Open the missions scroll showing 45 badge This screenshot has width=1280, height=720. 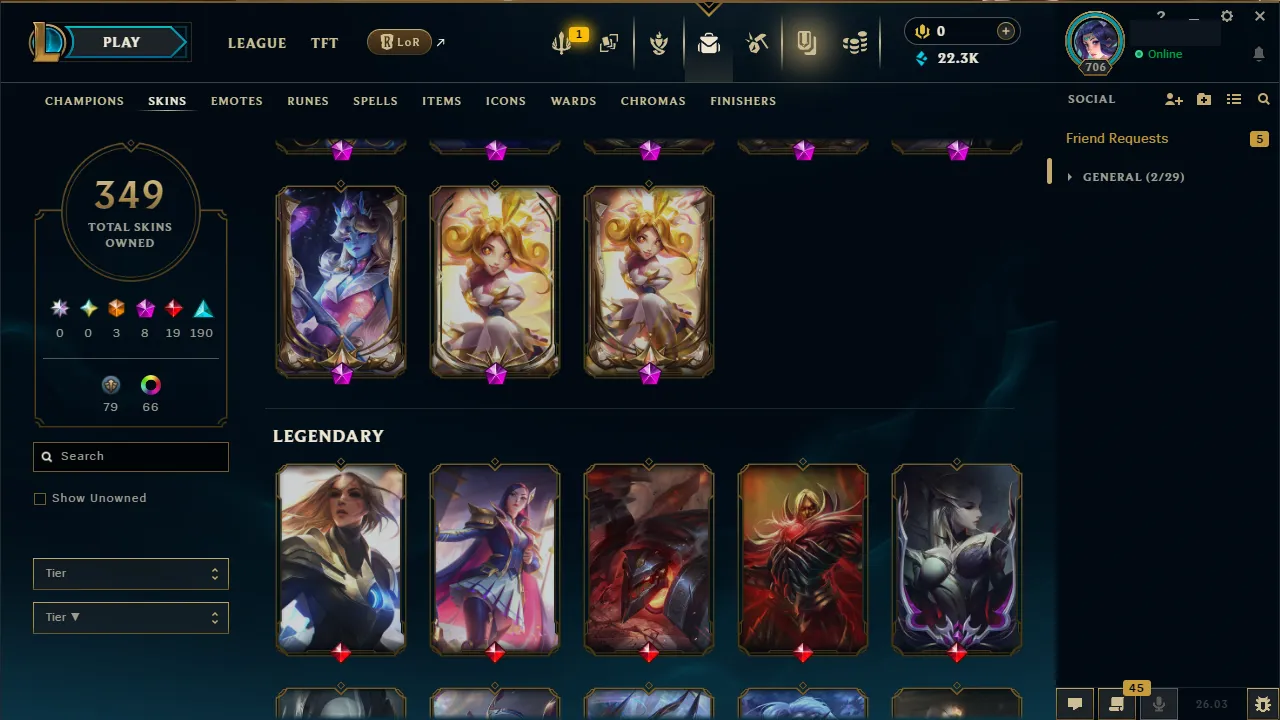pyautogui.click(x=1117, y=703)
